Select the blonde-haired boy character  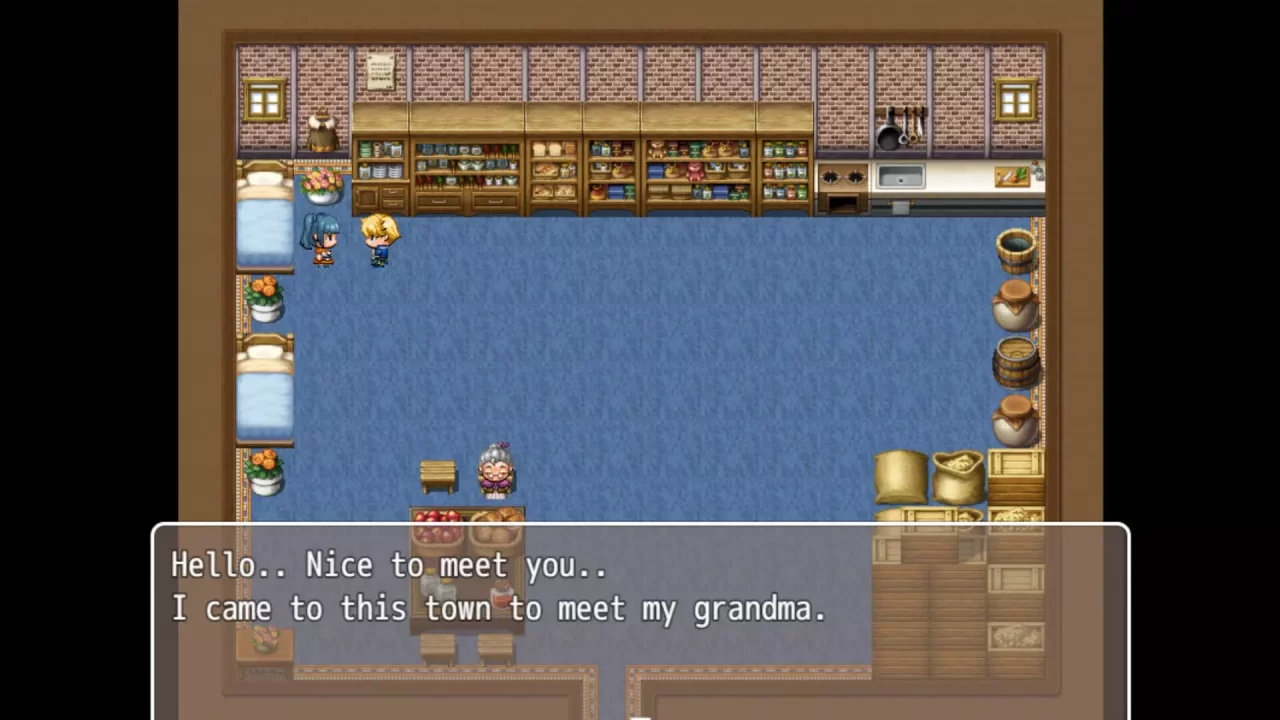[x=380, y=235]
